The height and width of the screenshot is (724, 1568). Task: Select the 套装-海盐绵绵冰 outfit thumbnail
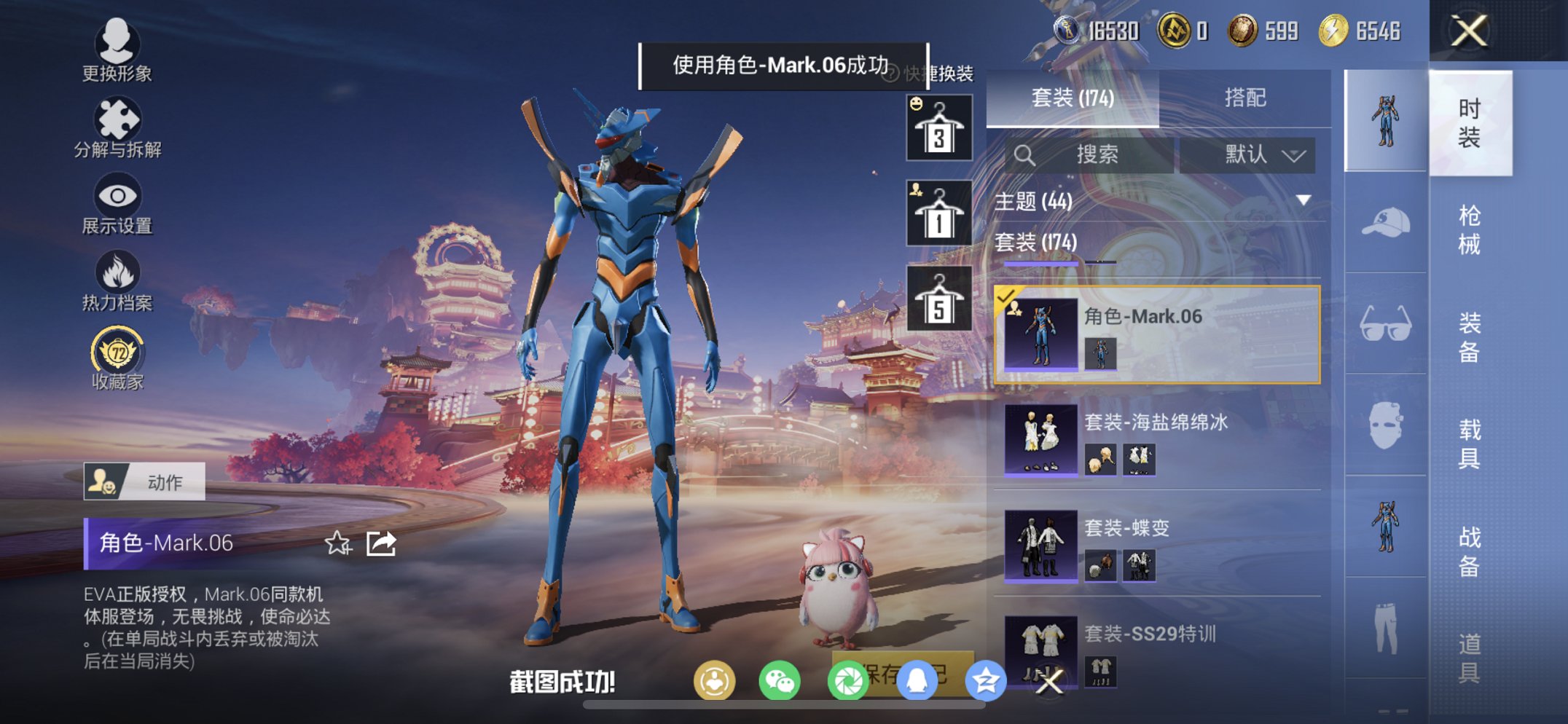(x=1040, y=441)
